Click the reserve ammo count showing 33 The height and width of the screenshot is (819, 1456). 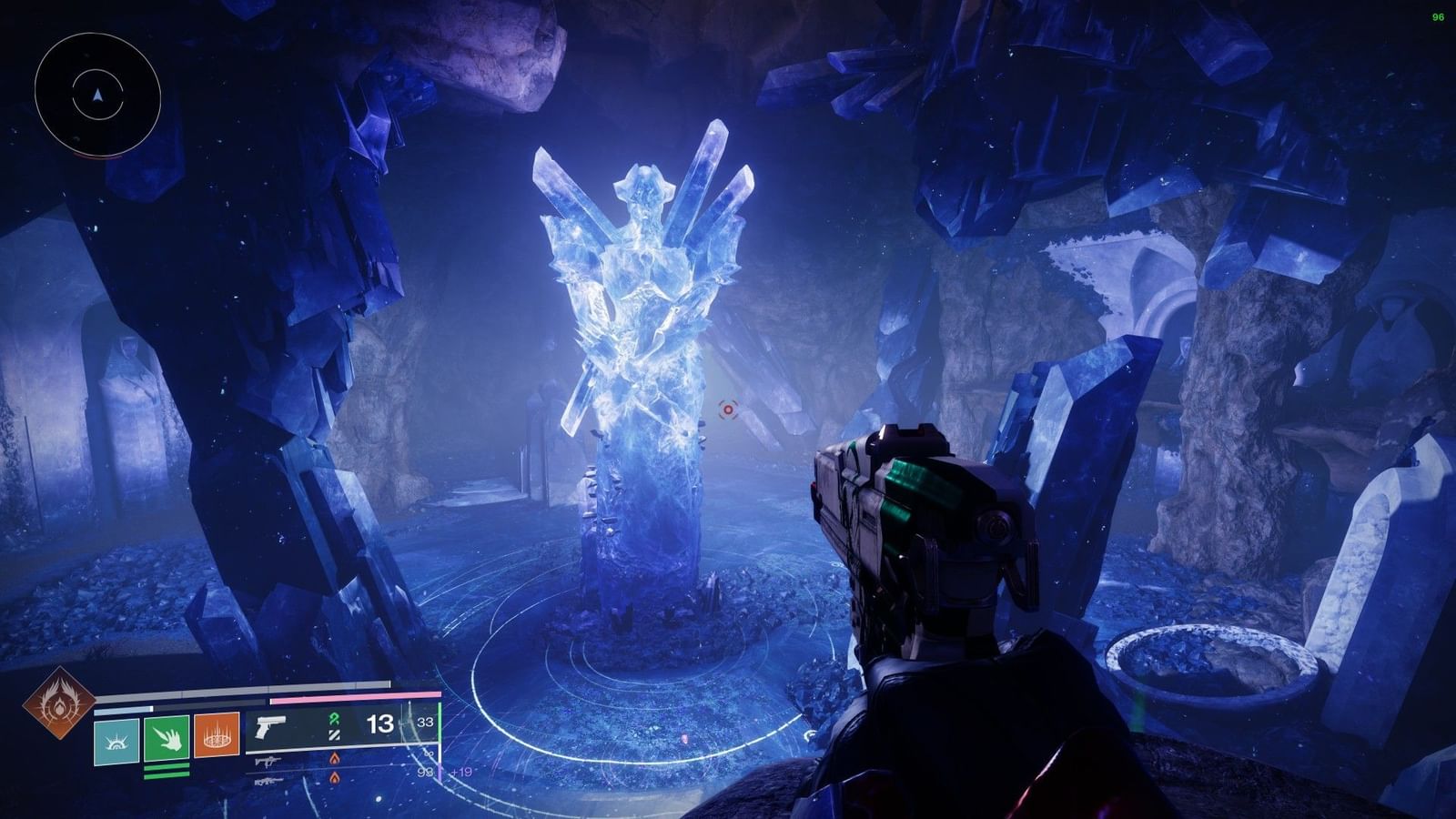pyautogui.click(x=424, y=722)
